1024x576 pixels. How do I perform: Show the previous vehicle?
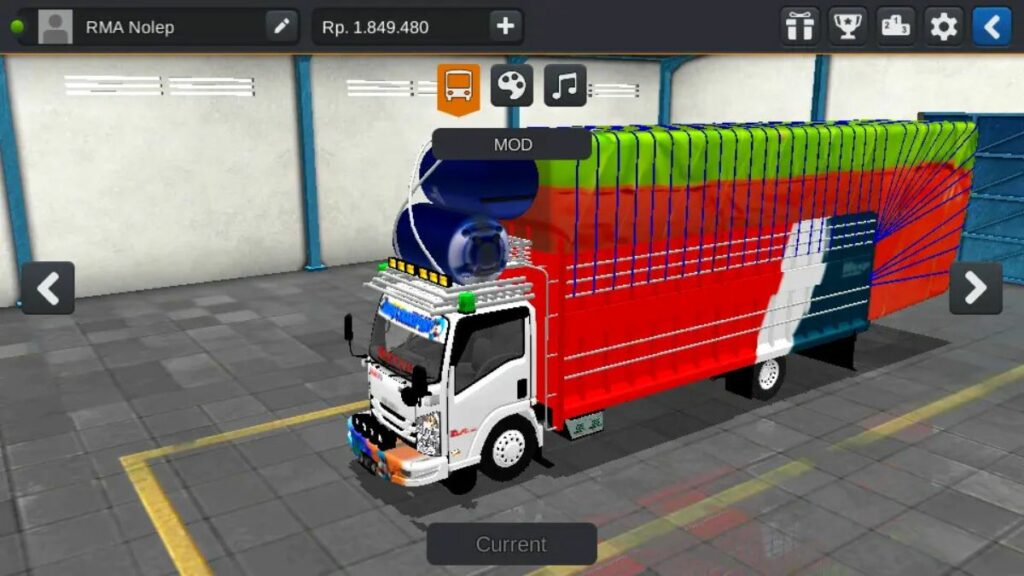[x=48, y=288]
